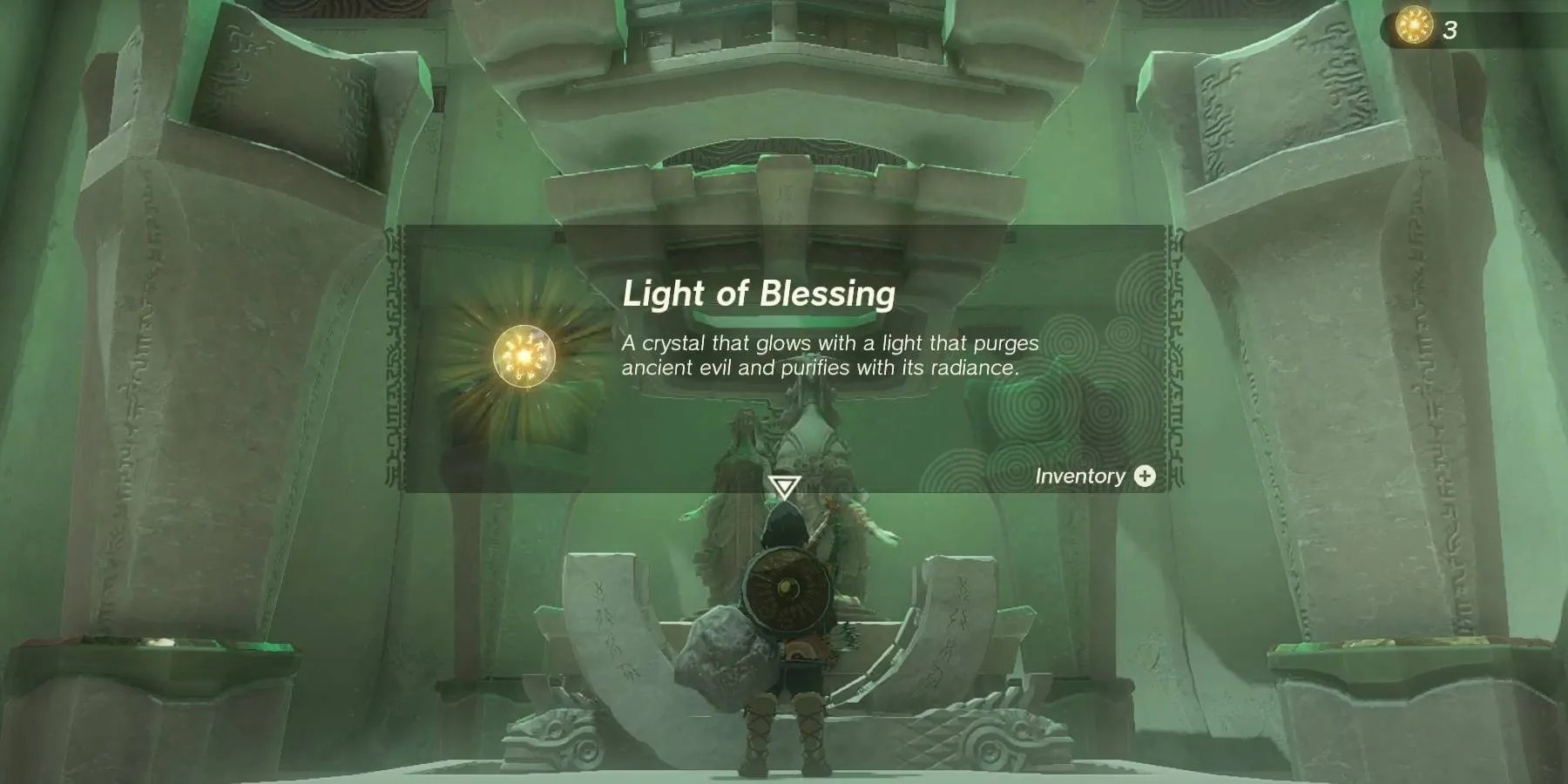The height and width of the screenshot is (784, 1568).
Task: Click the Inventory label text
Action: pos(1080,477)
